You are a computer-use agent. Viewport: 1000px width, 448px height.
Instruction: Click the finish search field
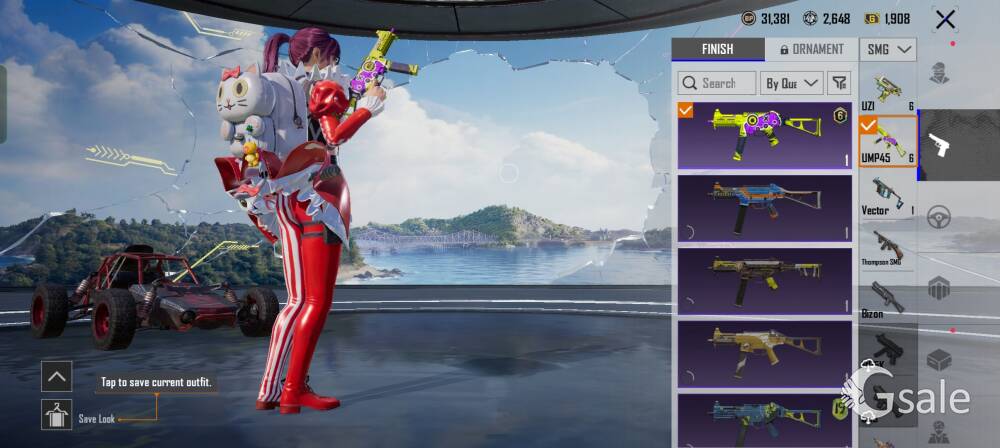tap(716, 83)
